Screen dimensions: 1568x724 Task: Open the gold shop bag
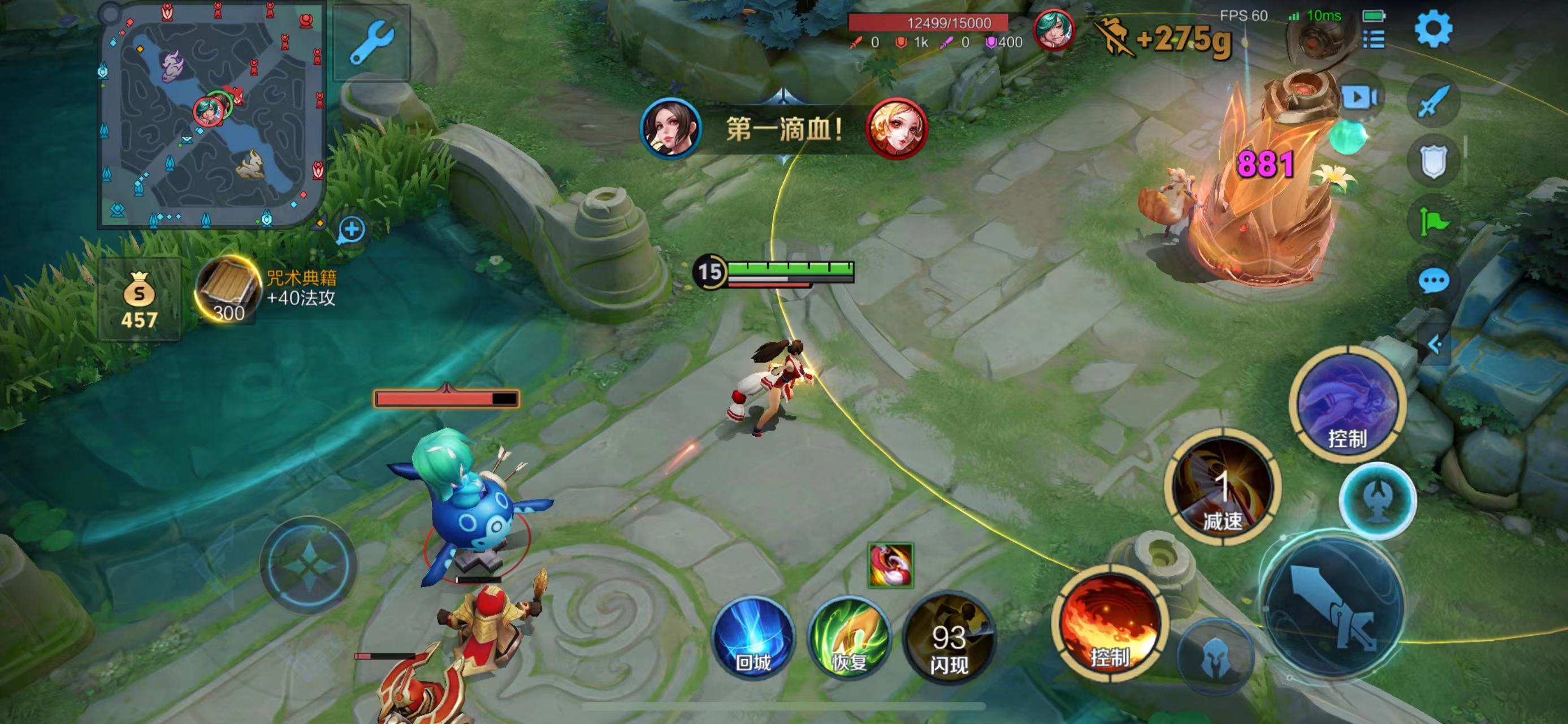(x=140, y=299)
